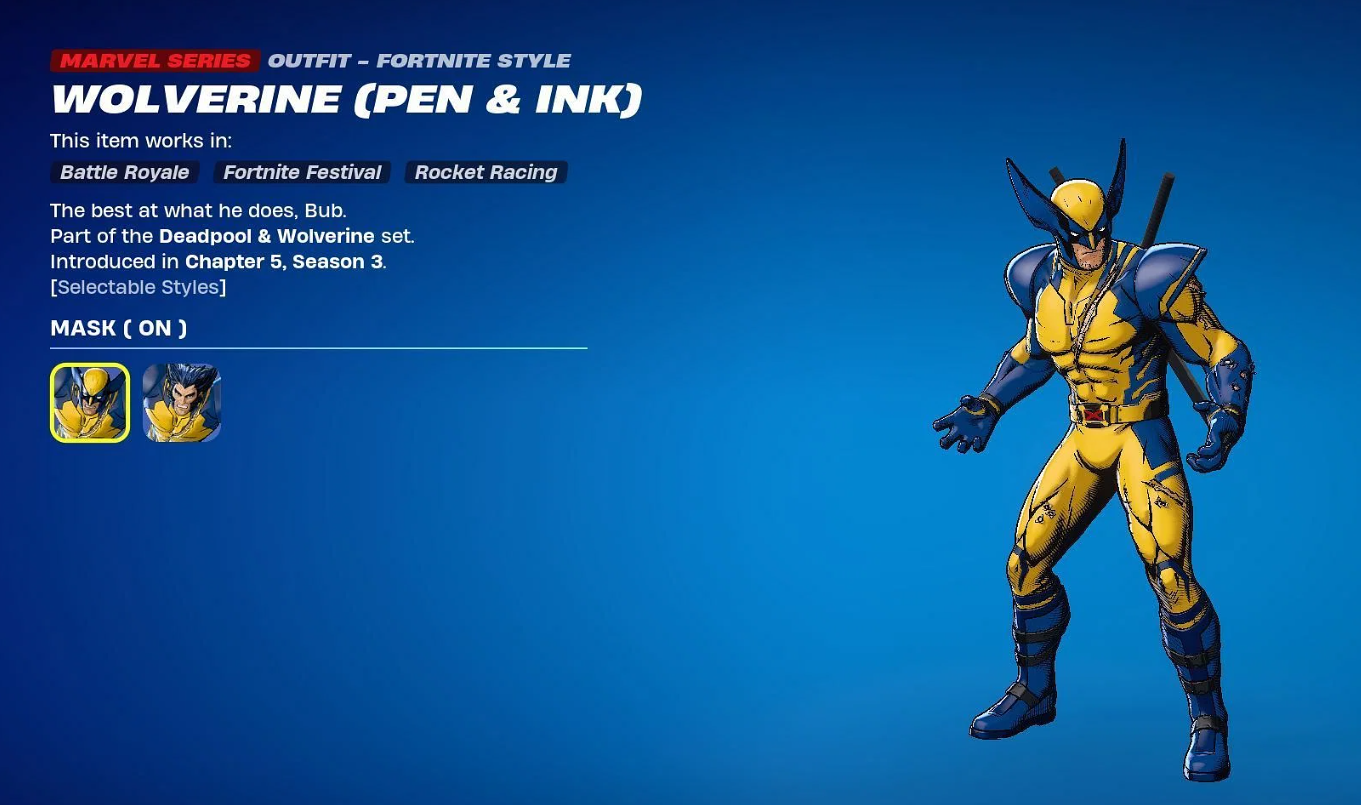Screen dimensions: 1361x805
Task: Click the description line 'The best at what he does, Bub'
Action: pyautogui.click(x=198, y=211)
